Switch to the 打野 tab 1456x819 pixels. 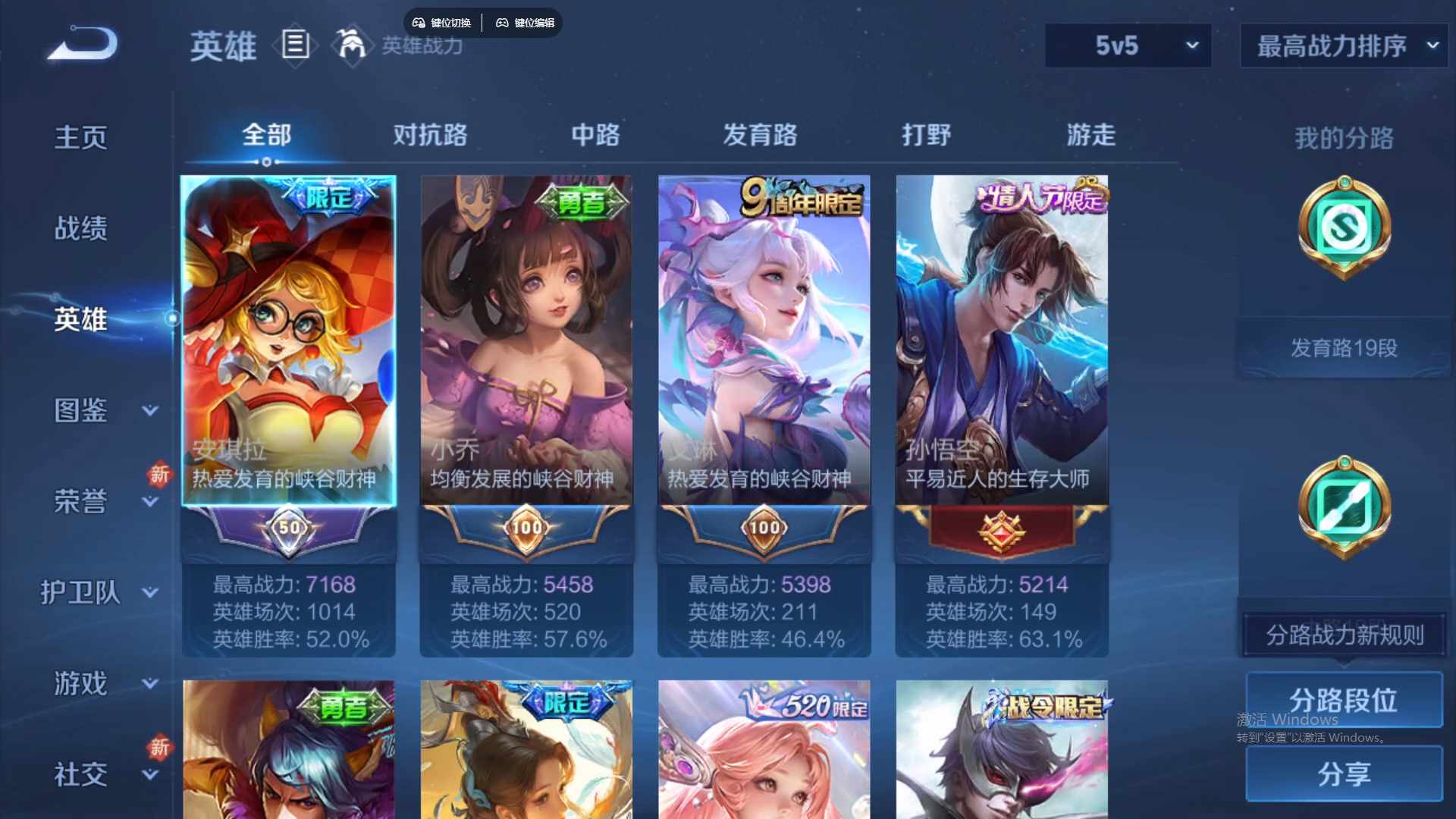pyautogui.click(x=927, y=135)
